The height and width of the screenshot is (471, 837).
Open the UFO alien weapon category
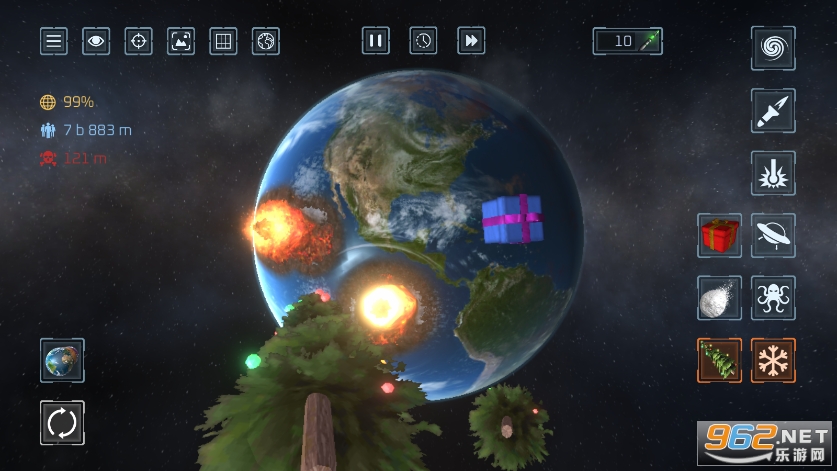tap(773, 235)
